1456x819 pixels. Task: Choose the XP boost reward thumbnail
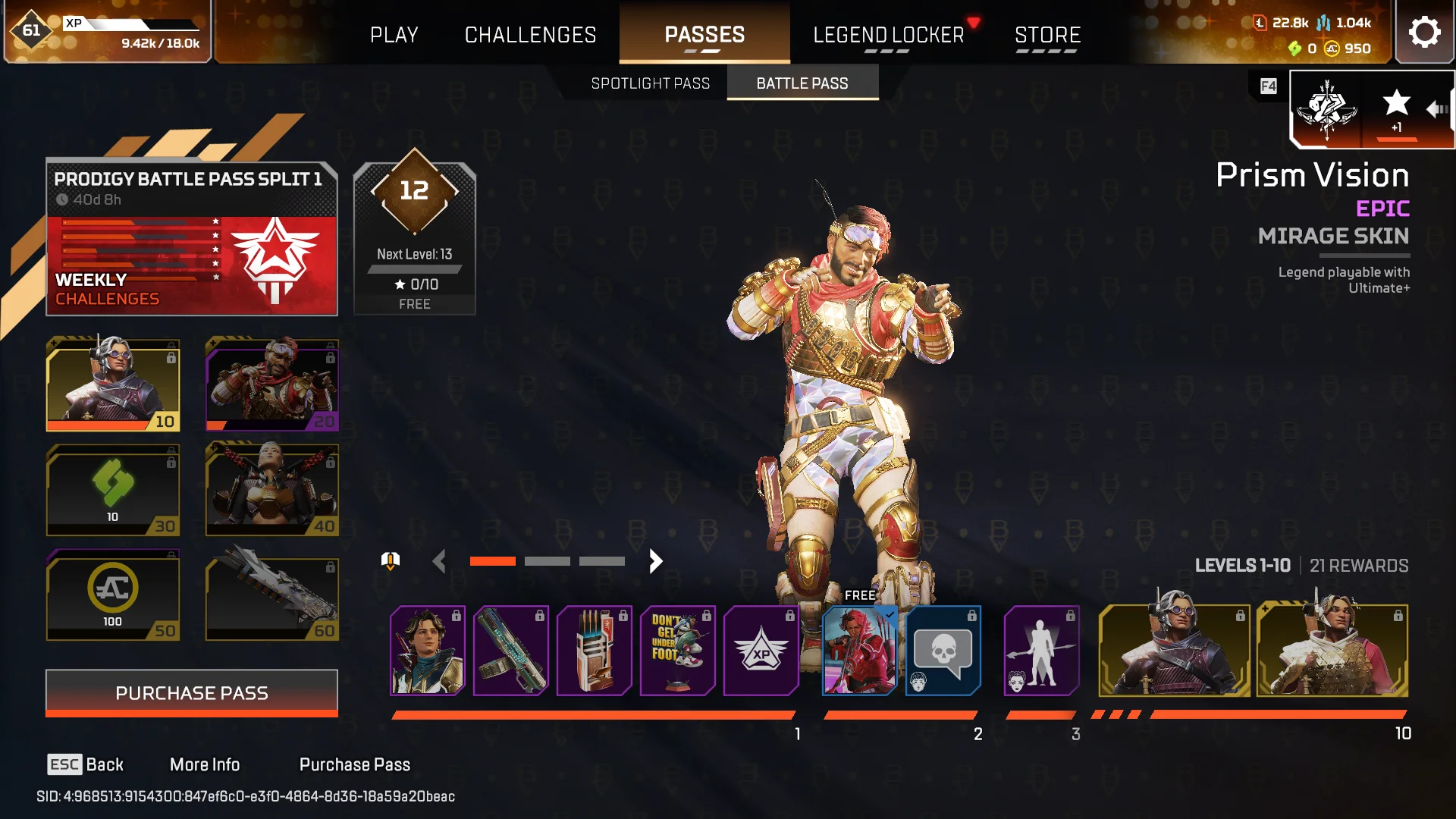click(761, 651)
